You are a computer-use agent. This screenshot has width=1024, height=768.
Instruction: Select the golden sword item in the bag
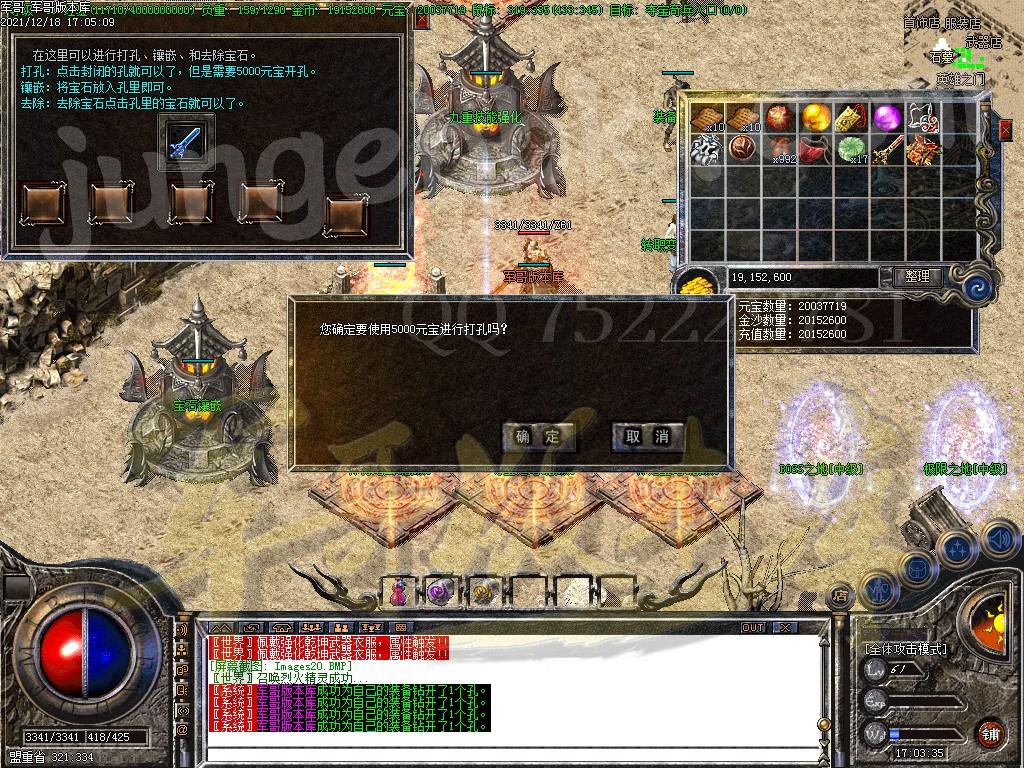point(886,150)
